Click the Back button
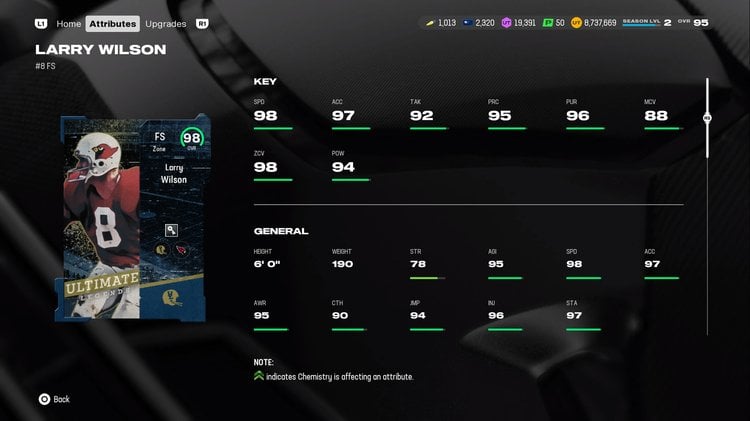This screenshot has height=421, width=750. pos(54,399)
